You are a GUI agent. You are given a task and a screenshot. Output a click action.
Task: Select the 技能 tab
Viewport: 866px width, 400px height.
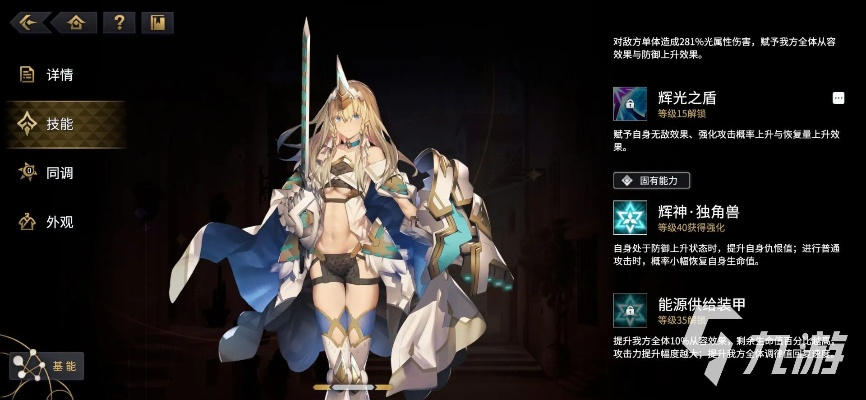(x=60, y=124)
